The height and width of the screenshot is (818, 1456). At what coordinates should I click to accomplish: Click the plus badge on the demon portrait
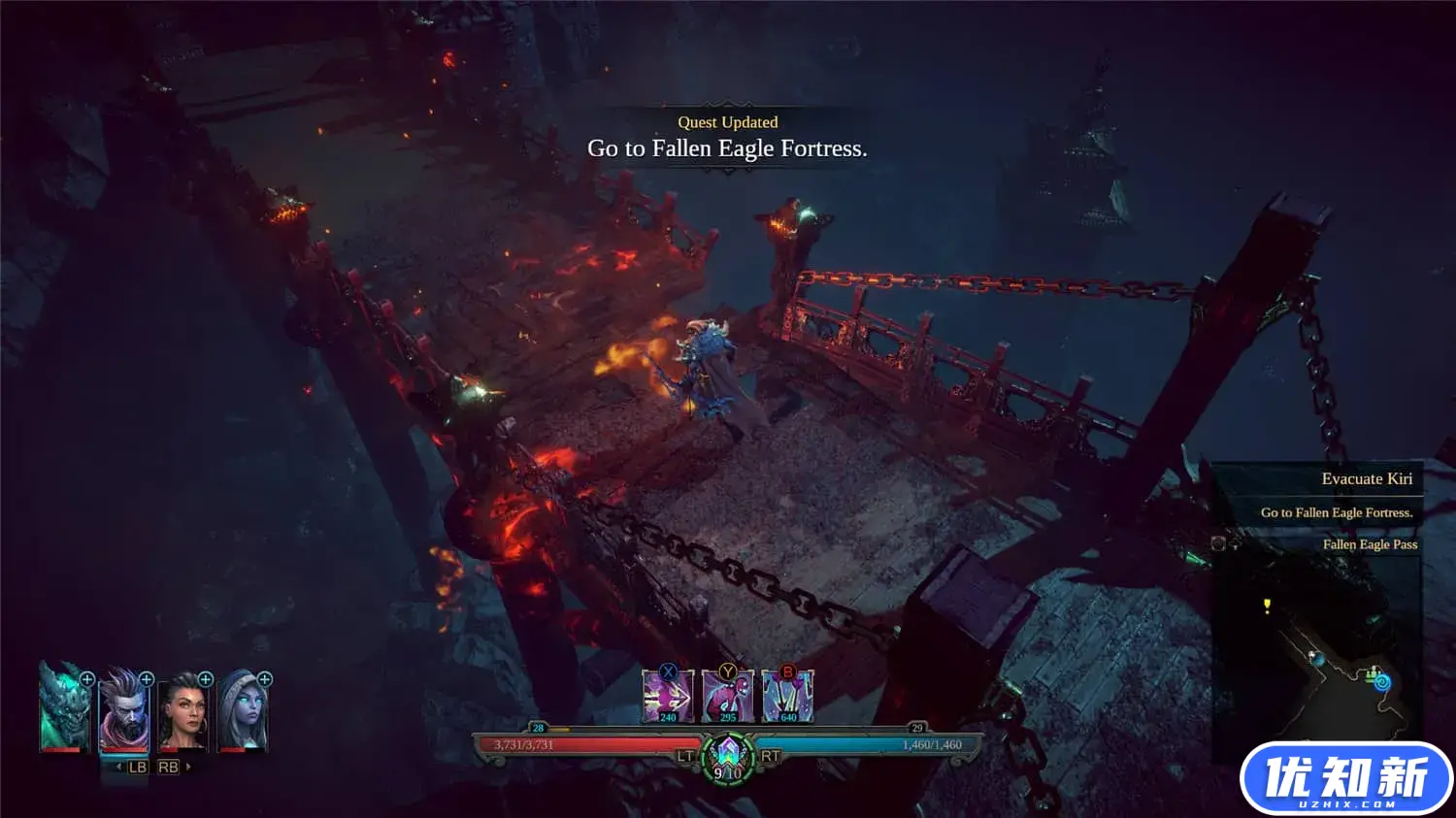pyautogui.click(x=87, y=679)
